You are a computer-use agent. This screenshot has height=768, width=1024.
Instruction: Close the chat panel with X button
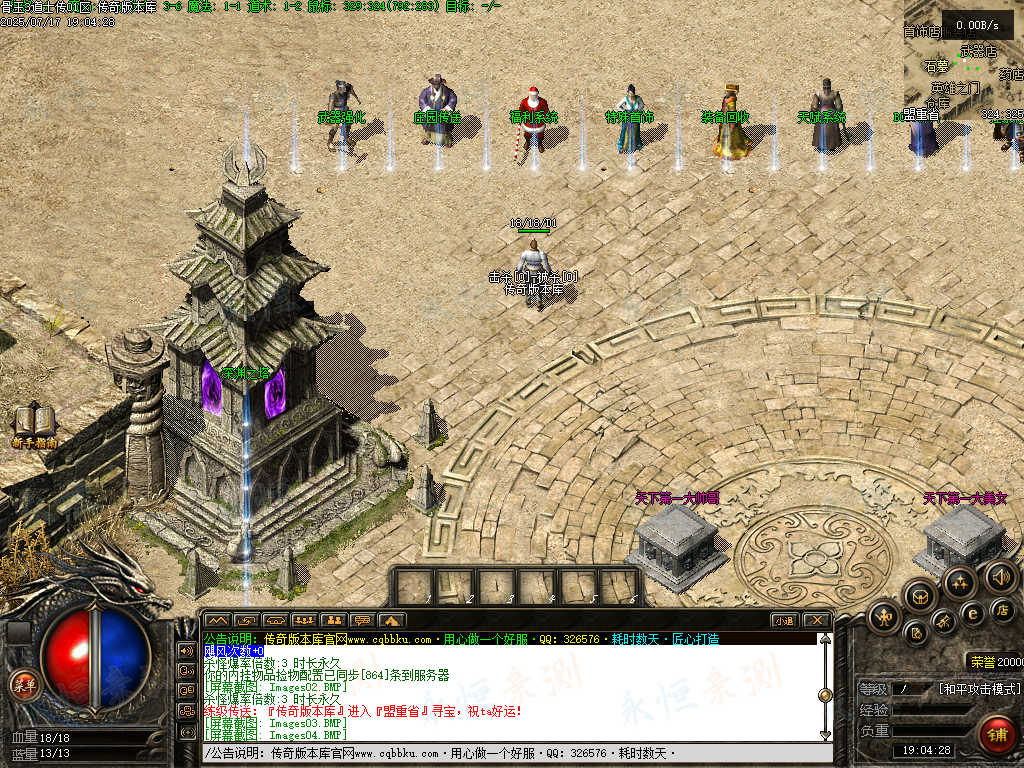(x=816, y=620)
